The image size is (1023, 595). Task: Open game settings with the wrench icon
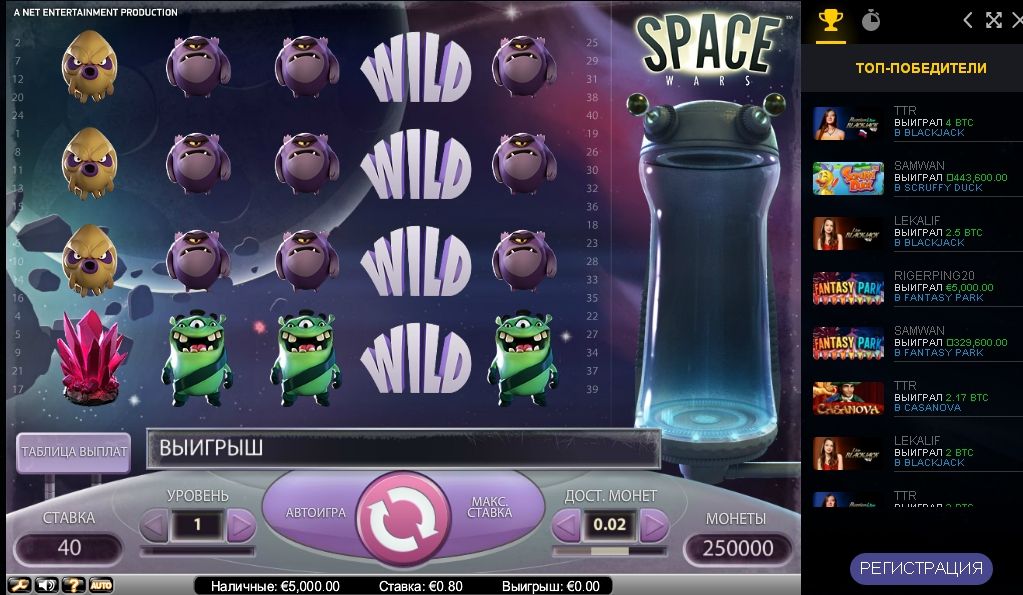click(19, 585)
